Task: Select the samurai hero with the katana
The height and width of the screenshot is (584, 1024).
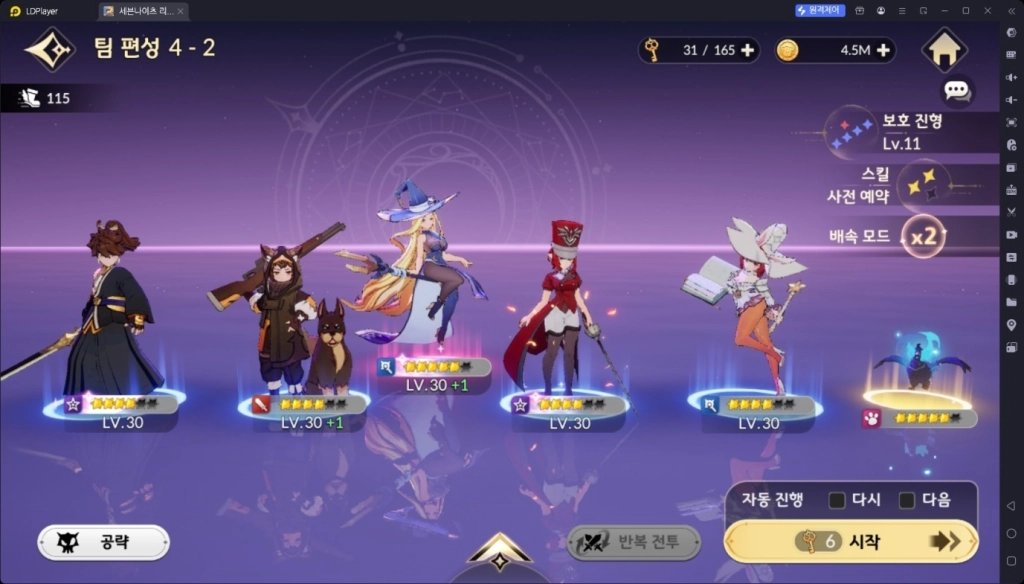Action: click(x=108, y=315)
